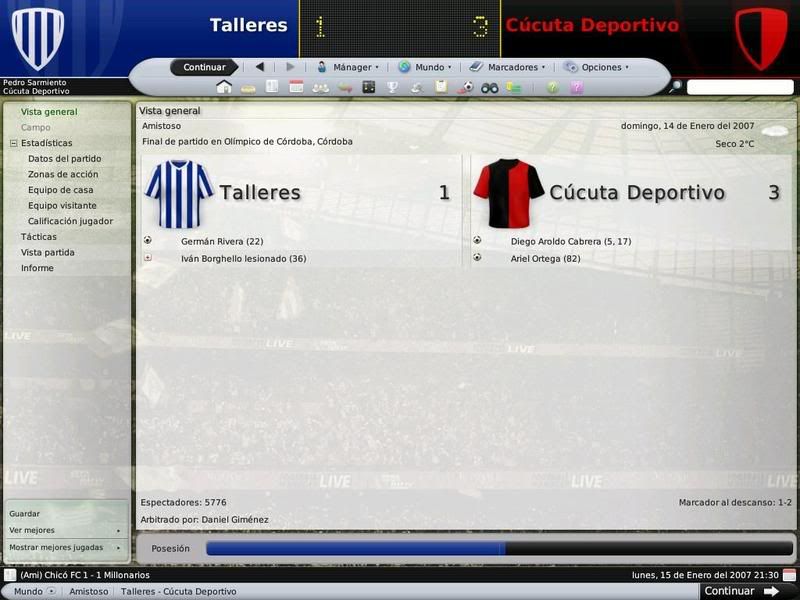Open the Tácticas section
This screenshot has height=600, width=800.
point(39,237)
